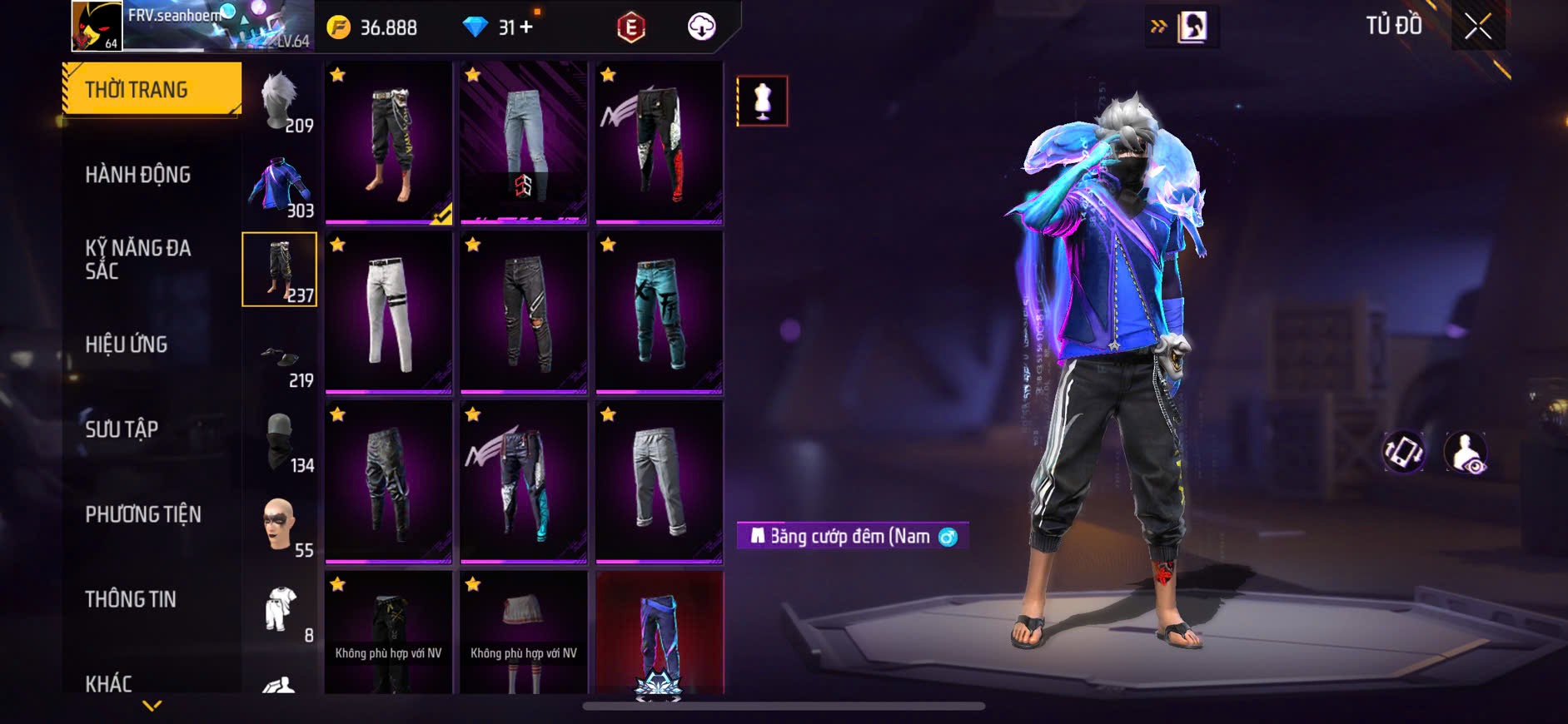
Task: Select the teal graffiti pants
Action: (659, 312)
